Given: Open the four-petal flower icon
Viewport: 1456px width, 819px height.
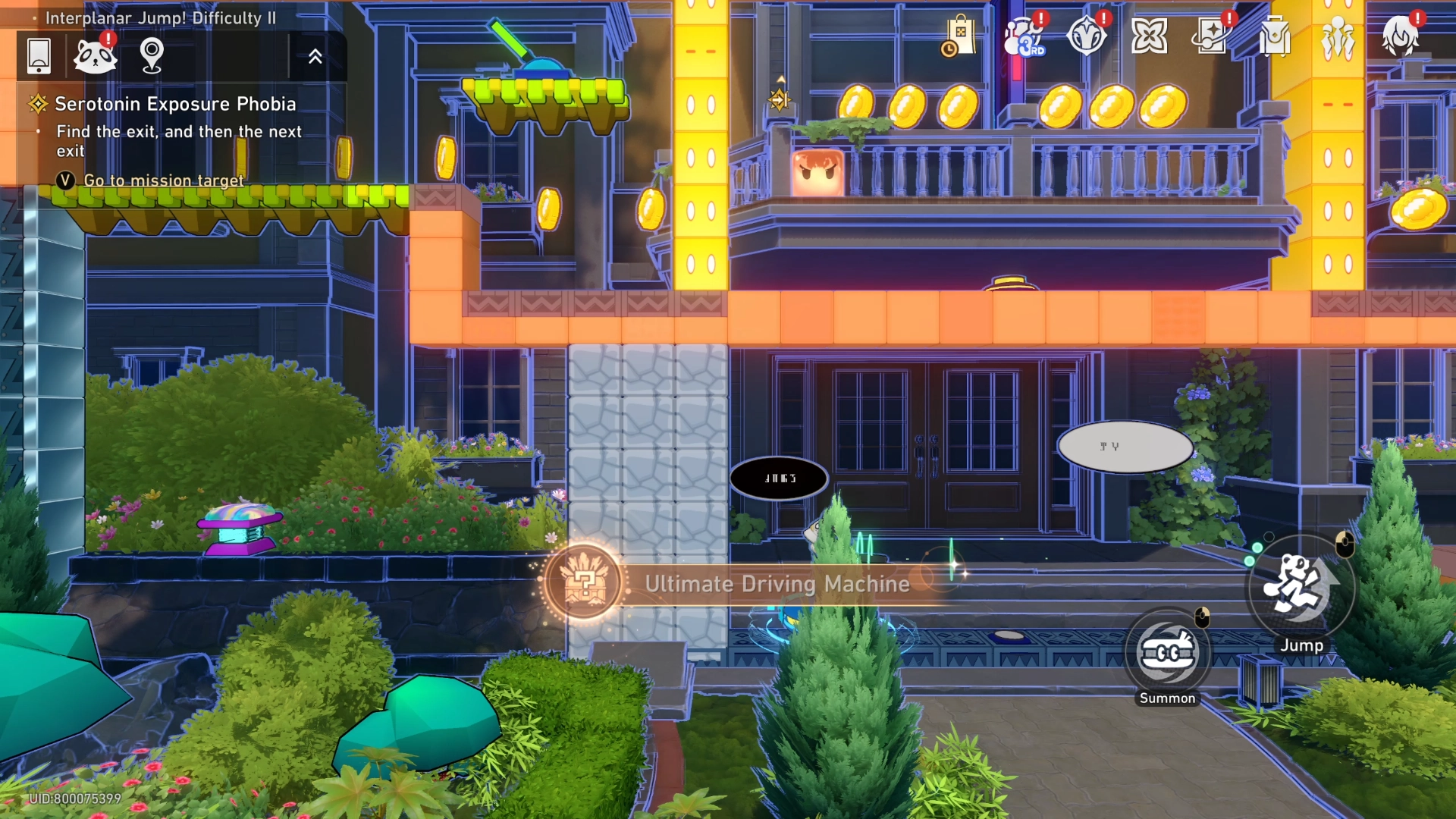Looking at the screenshot, I should point(1149,36).
